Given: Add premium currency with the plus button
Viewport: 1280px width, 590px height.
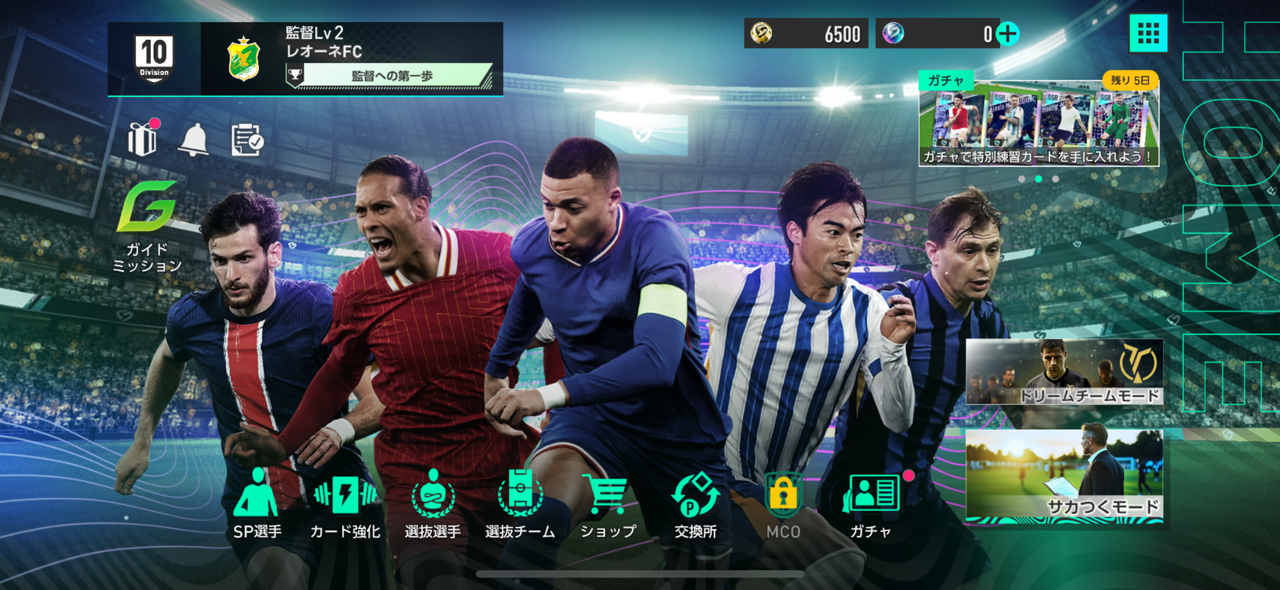Looking at the screenshot, I should pos(1008,33).
